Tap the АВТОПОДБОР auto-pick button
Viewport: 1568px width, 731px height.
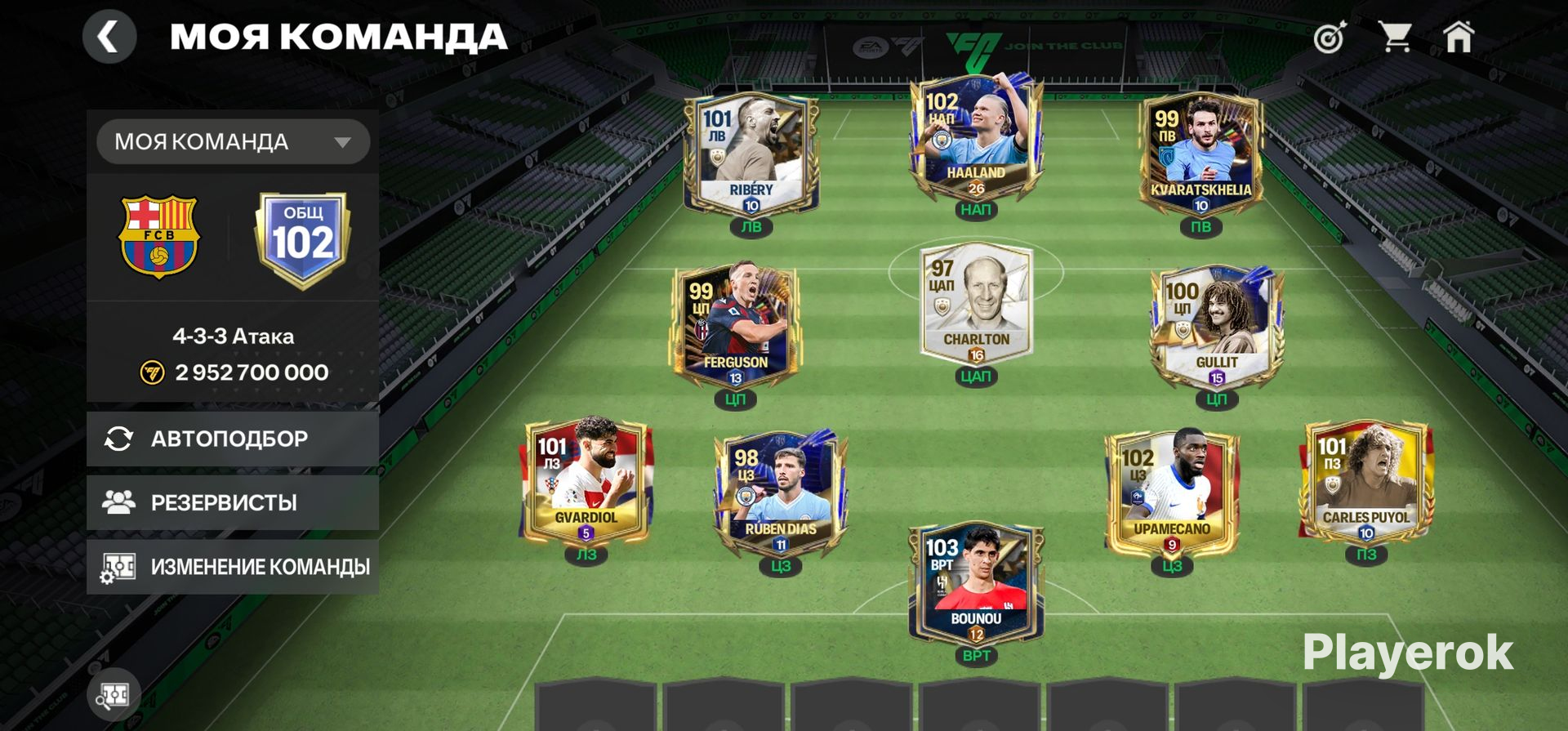pyautogui.click(x=233, y=439)
